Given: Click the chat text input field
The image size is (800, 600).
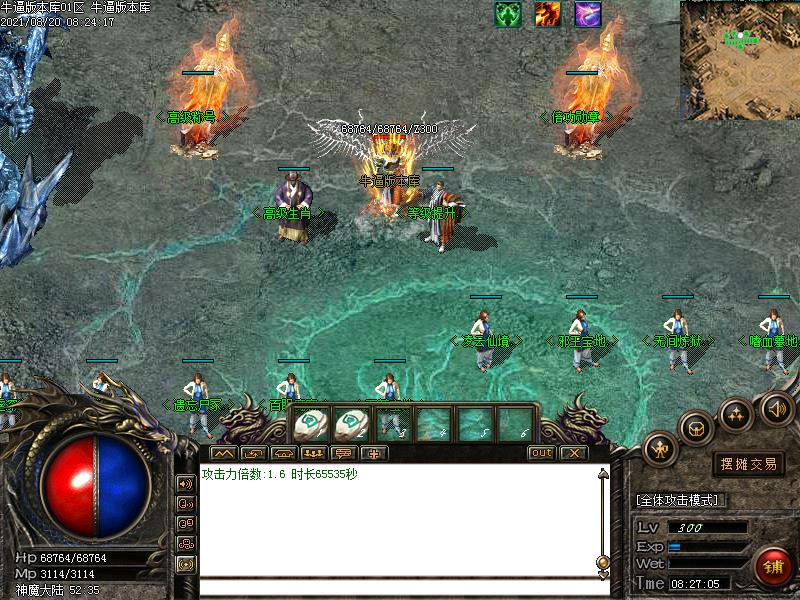Looking at the screenshot, I should (398, 586).
